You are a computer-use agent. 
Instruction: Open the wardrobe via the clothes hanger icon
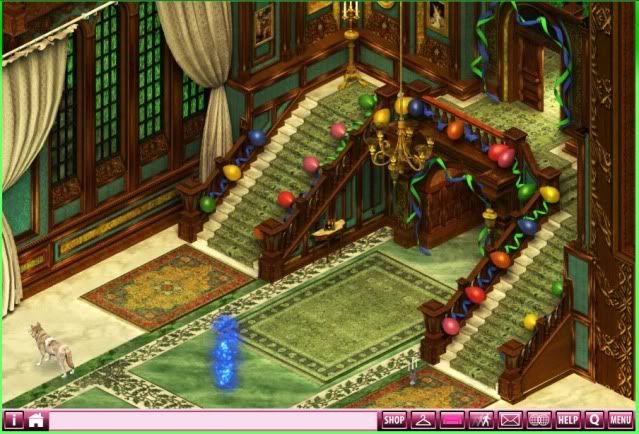point(423,420)
